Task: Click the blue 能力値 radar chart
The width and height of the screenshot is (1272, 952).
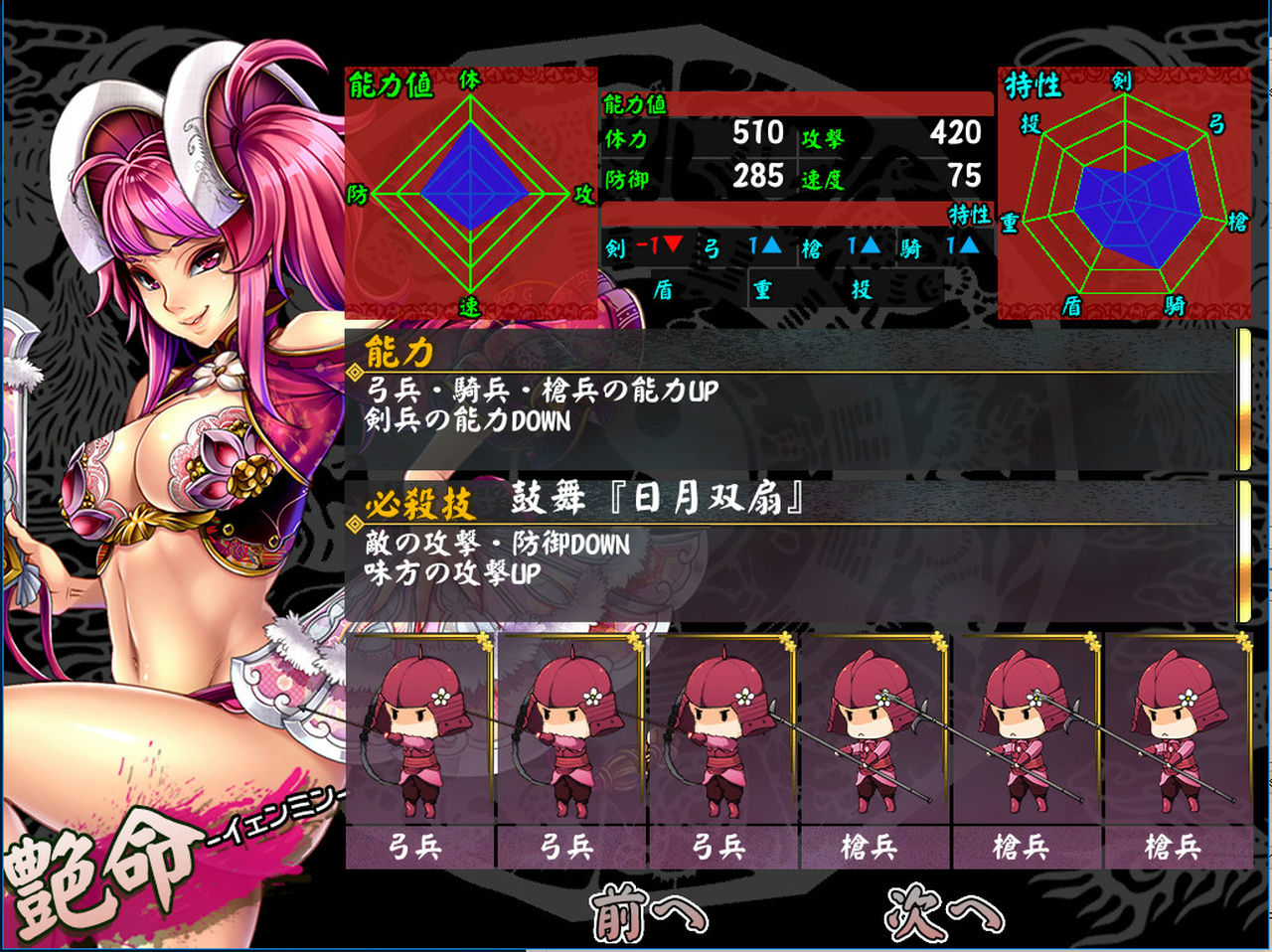Action: coord(469,194)
